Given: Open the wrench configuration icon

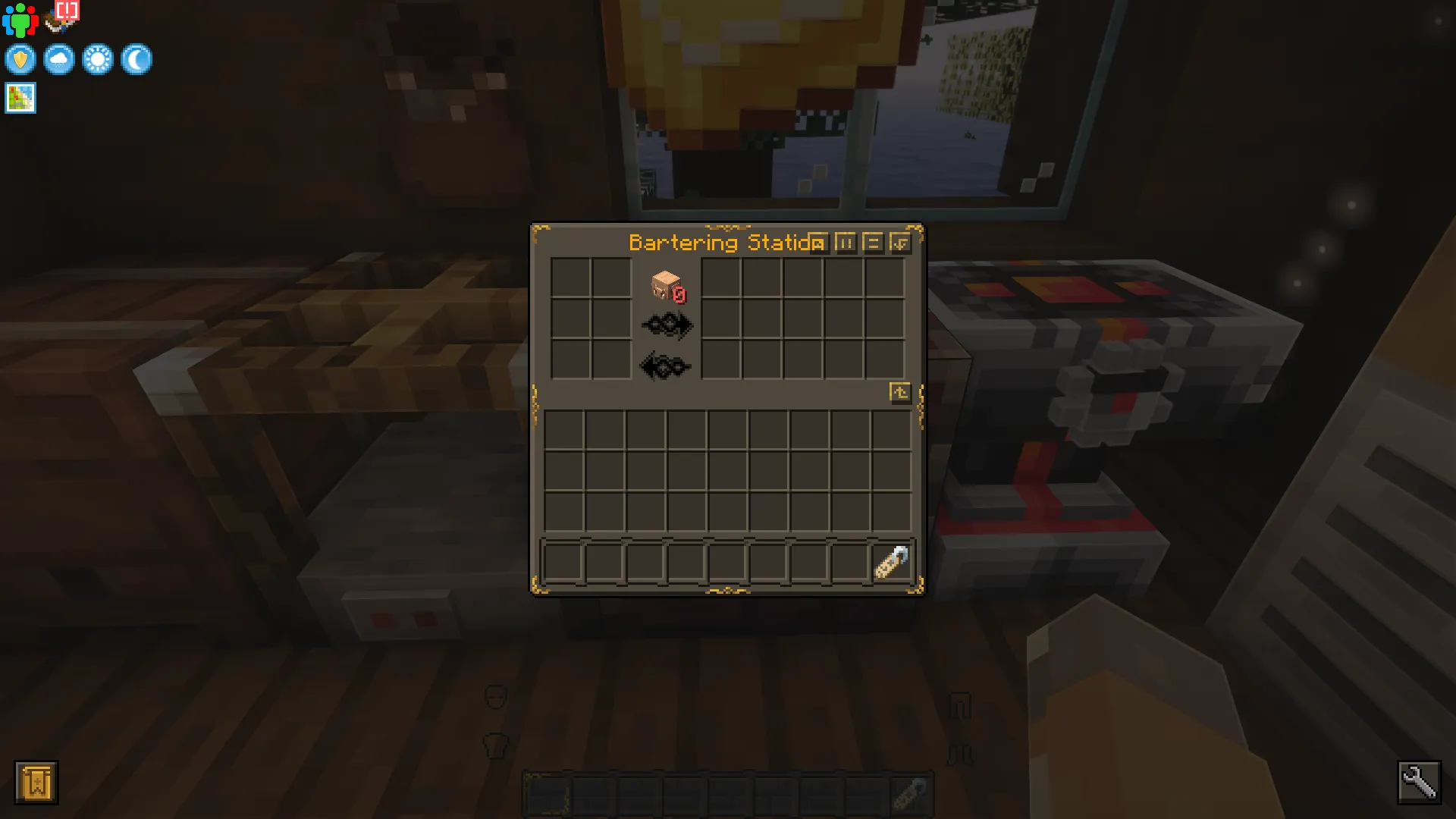Looking at the screenshot, I should pyautogui.click(x=1420, y=783).
